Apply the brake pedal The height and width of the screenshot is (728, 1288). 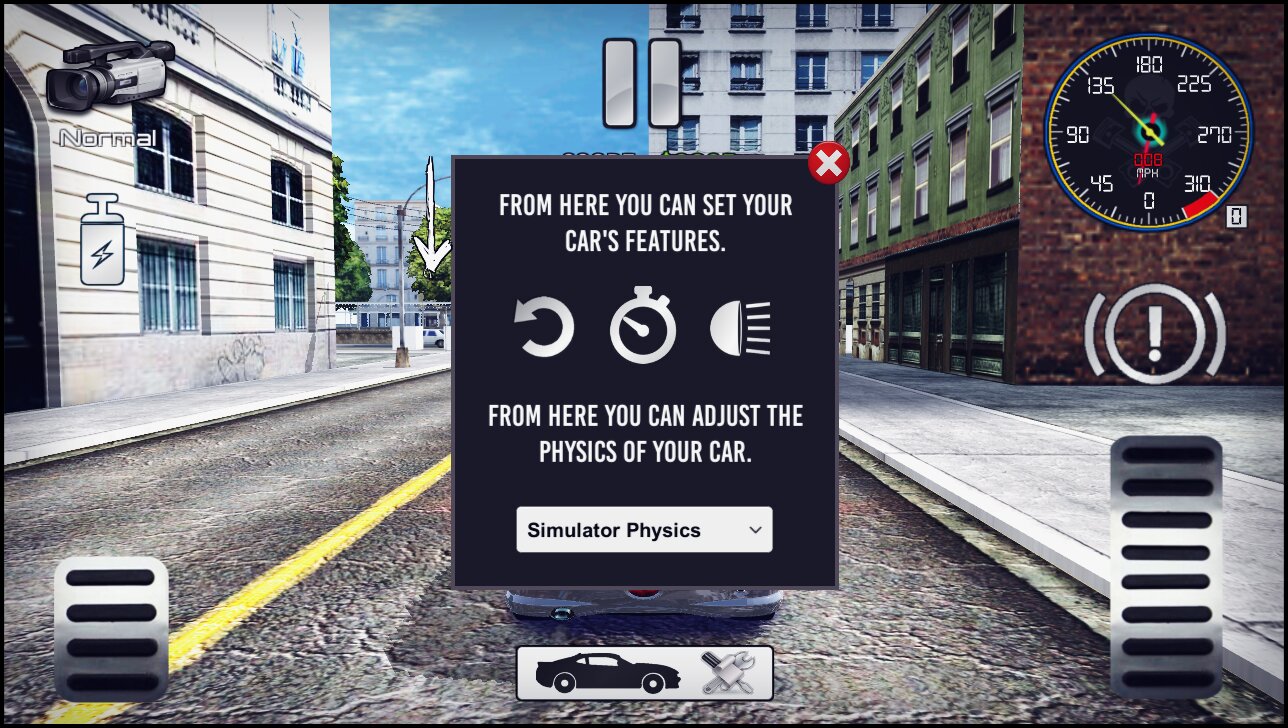coord(111,628)
